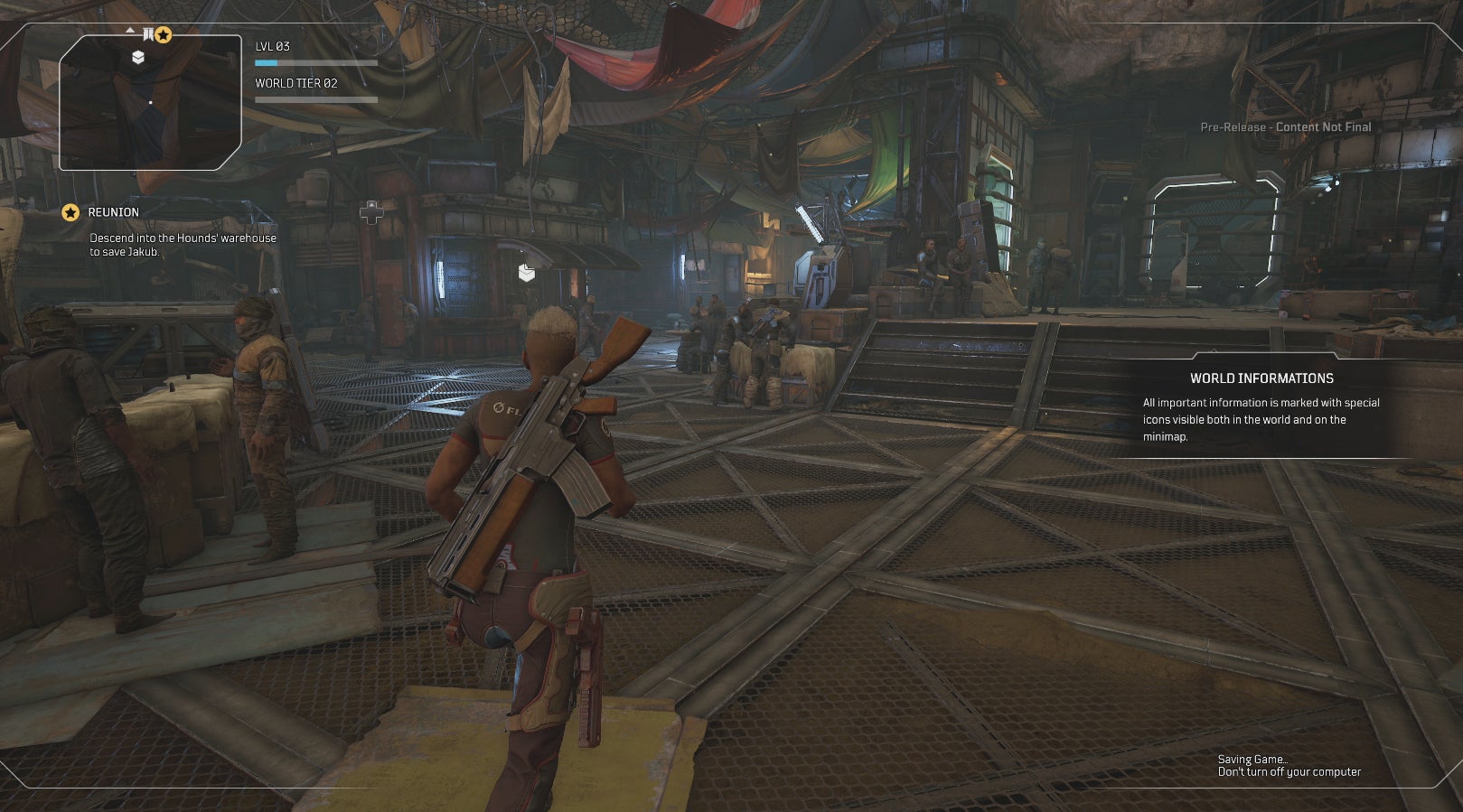Image resolution: width=1463 pixels, height=812 pixels.
Task: Click the cross-shaped vendor marker on the left building
Action: tap(371, 213)
